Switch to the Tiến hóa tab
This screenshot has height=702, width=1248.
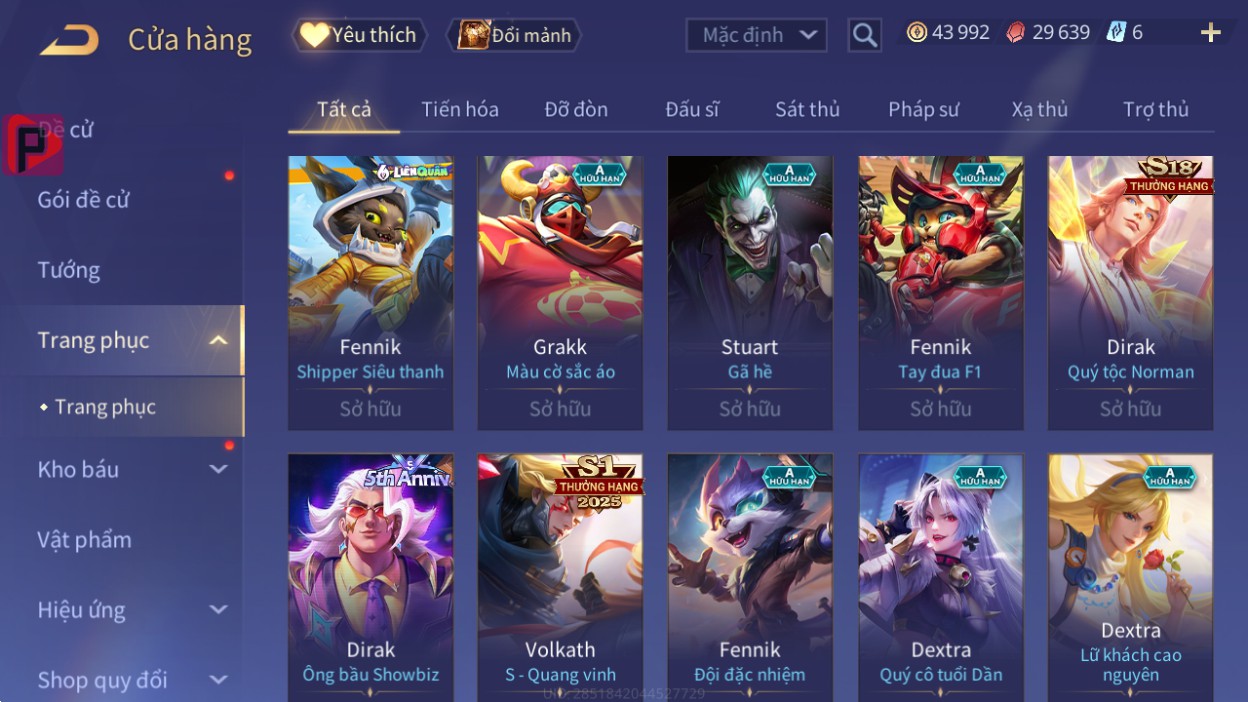tap(460, 109)
